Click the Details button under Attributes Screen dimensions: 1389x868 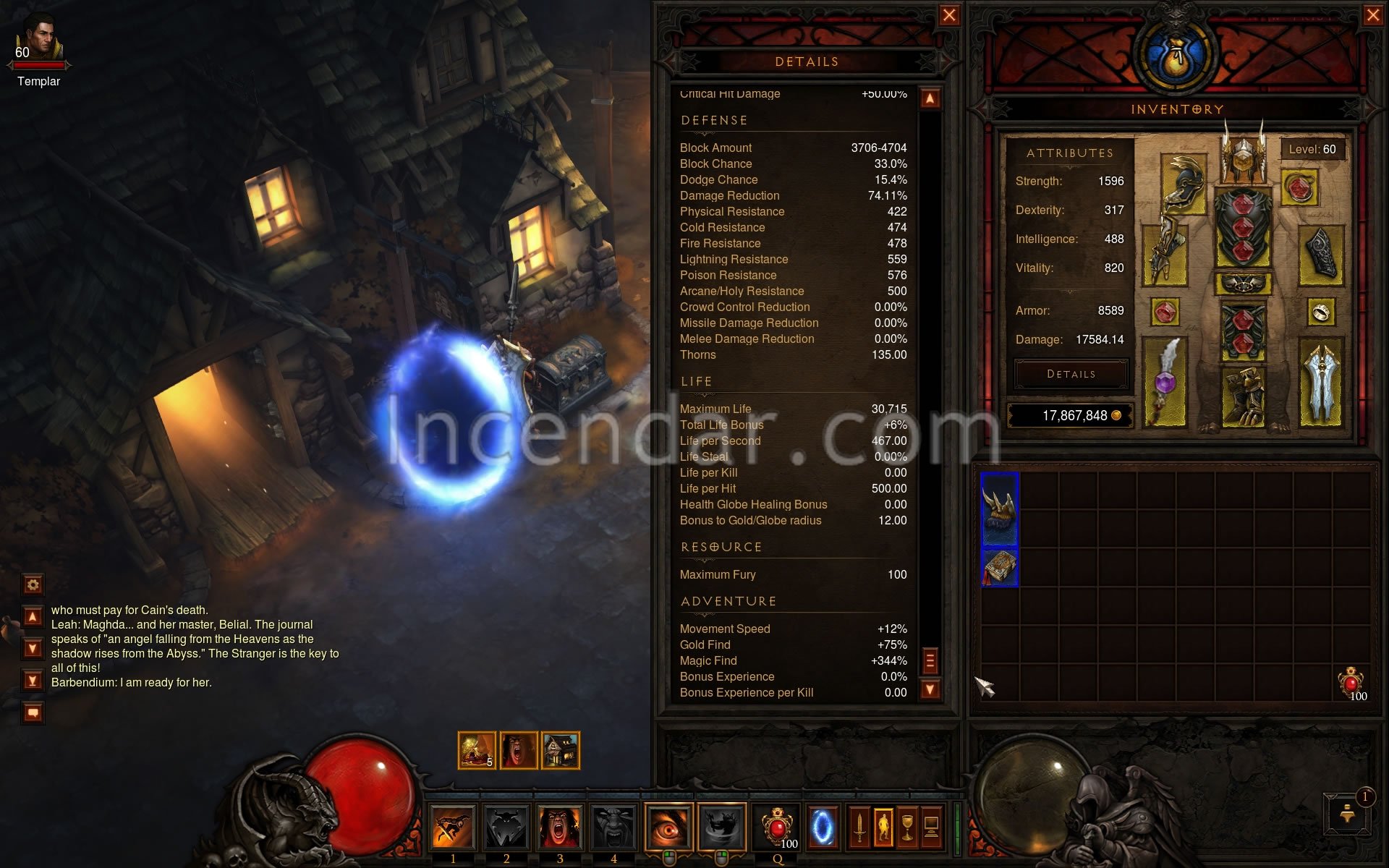(x=1071, y=374)
